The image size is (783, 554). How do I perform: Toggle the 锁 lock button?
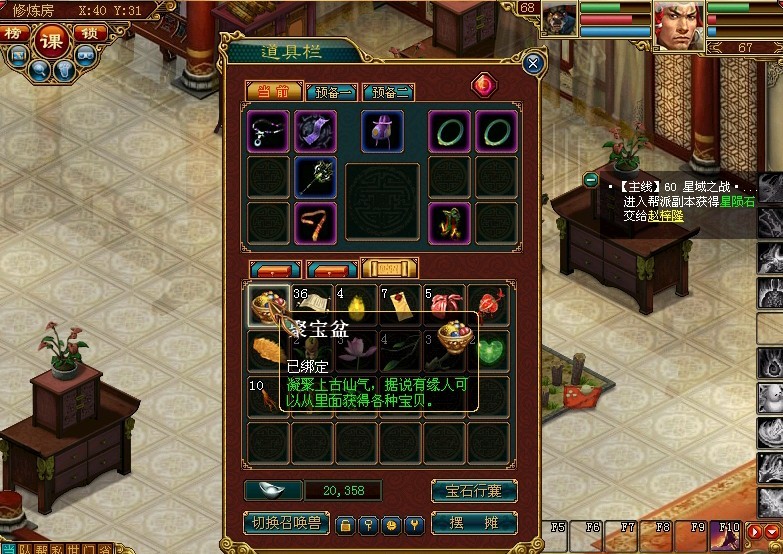click(x=91, y=33)
